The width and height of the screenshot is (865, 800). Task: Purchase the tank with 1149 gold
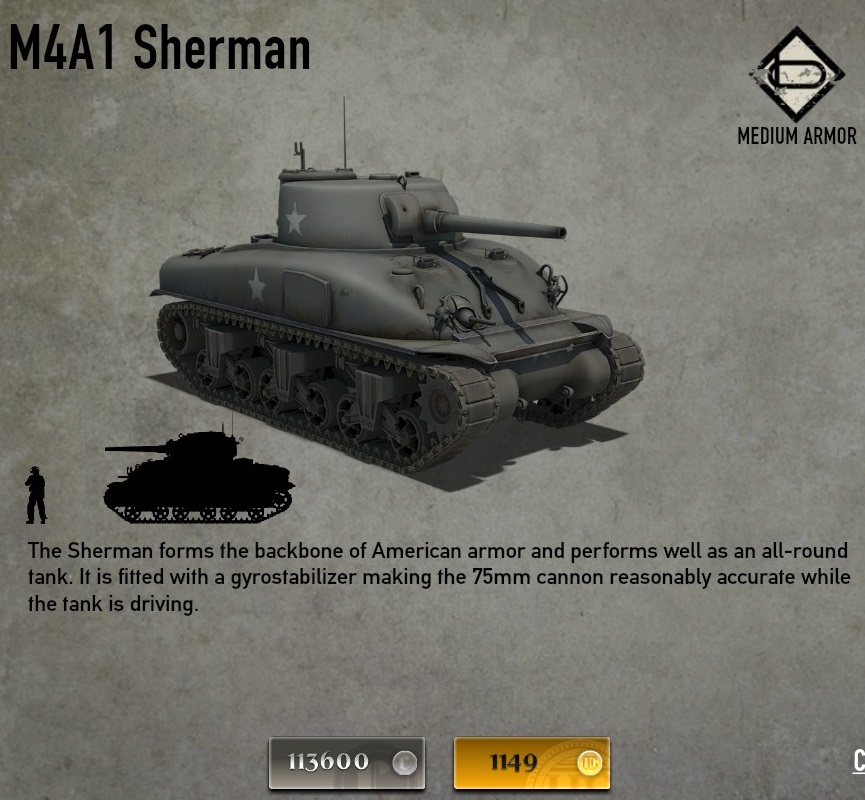click(x=531, y=763)
